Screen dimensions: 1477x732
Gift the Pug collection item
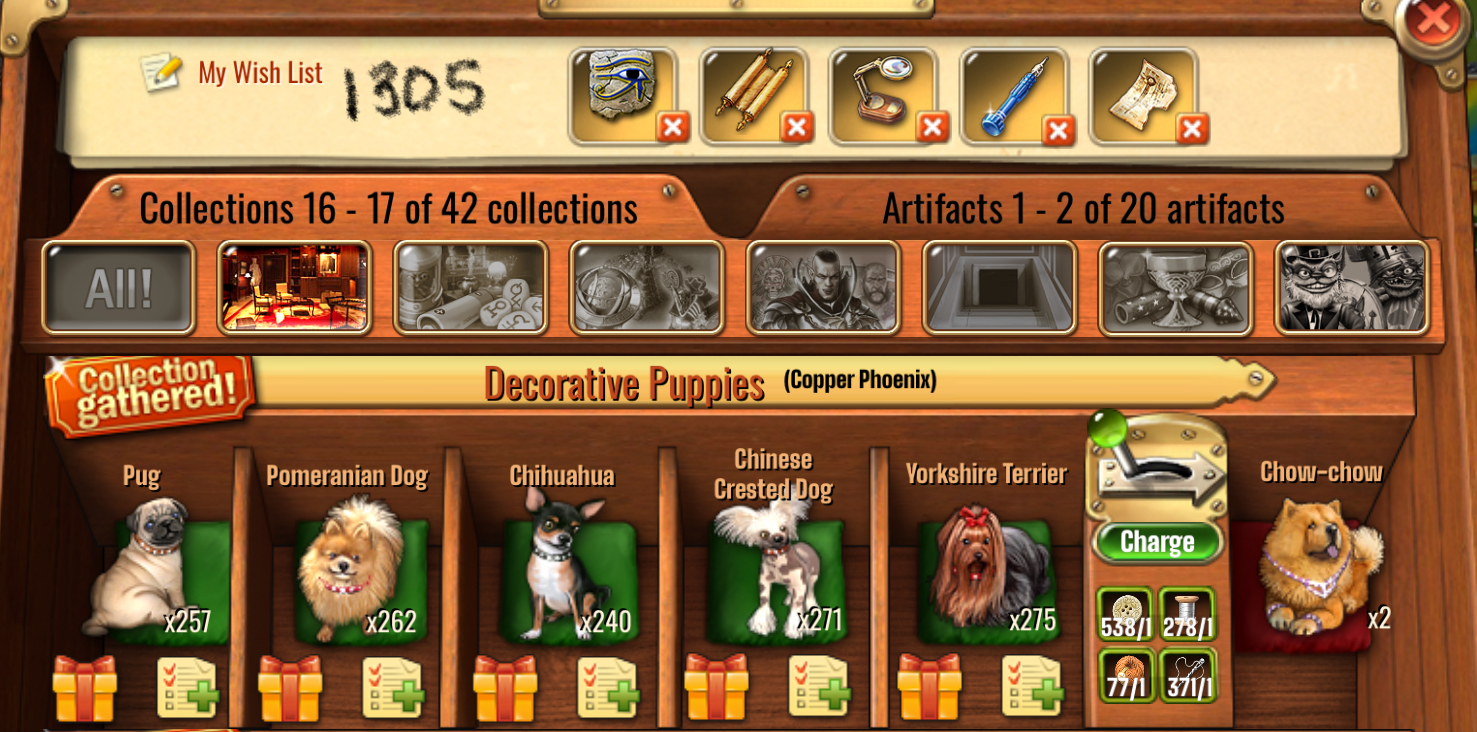click(x=85, y=687)
